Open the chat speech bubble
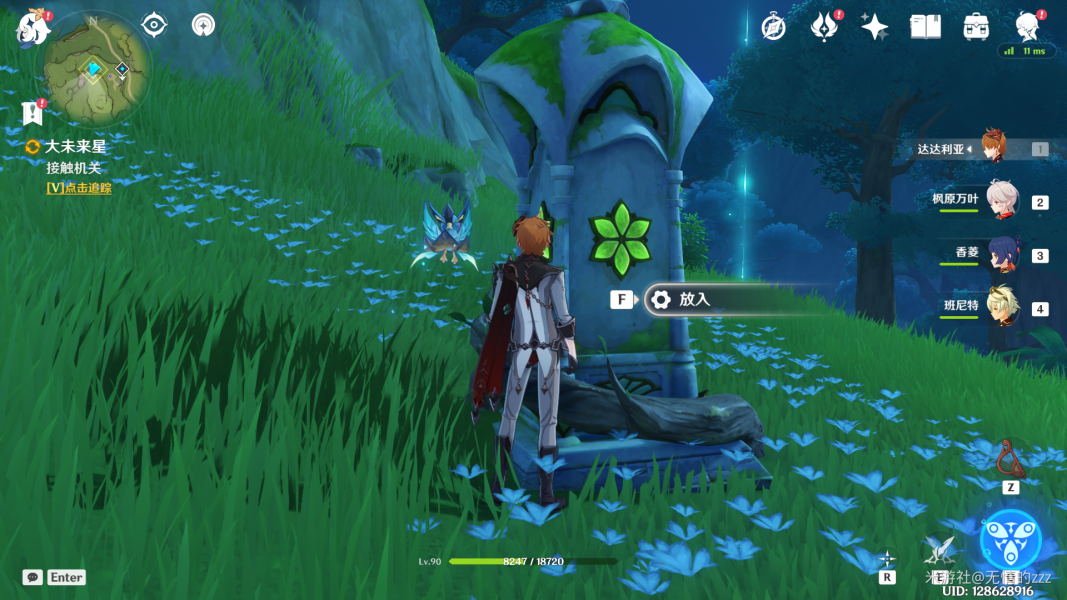The width and height of the screenshot is (1067, 600). [33, 577]
